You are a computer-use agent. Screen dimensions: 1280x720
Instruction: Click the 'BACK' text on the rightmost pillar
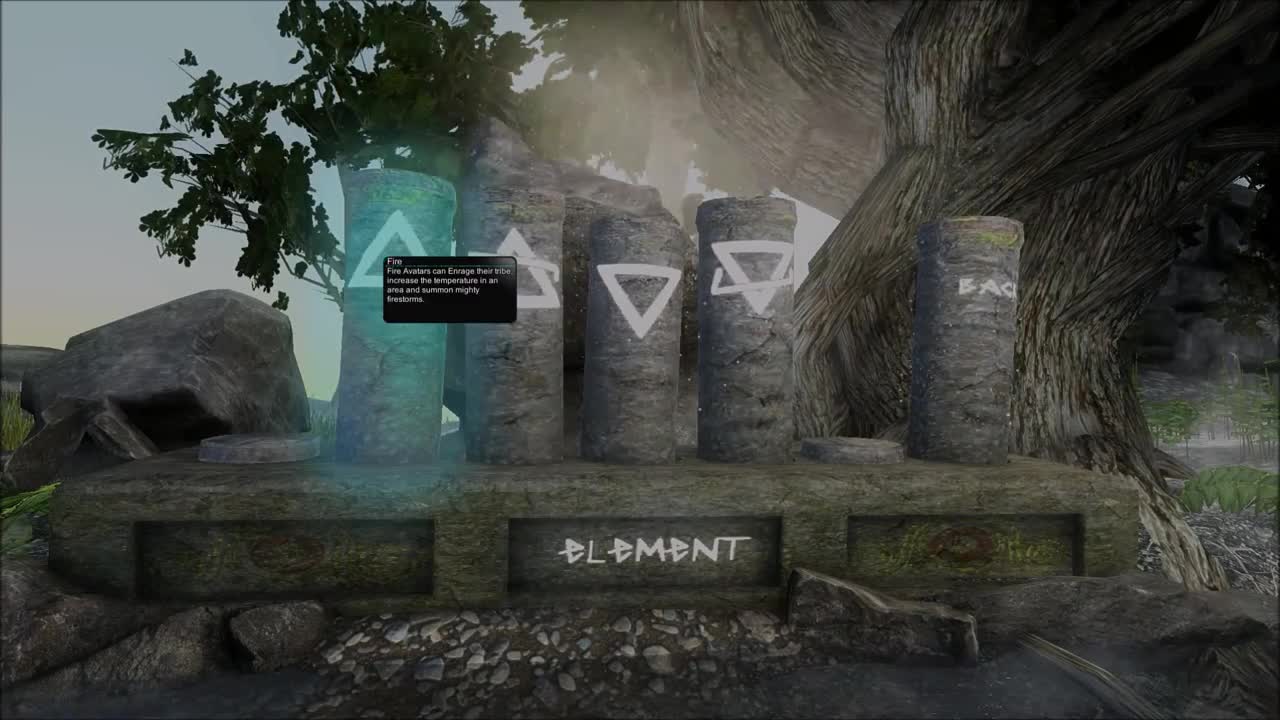[985, 287]
